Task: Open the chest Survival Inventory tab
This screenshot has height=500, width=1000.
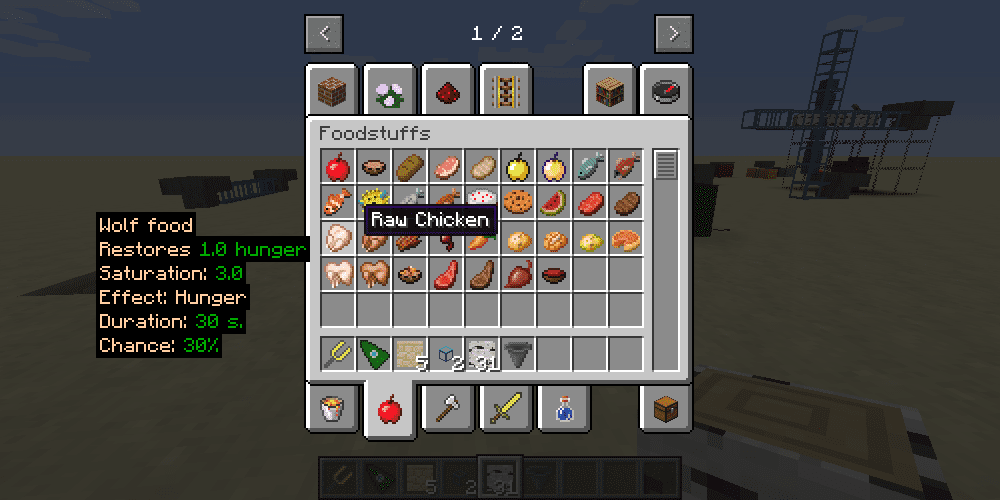Action: (x=666, y=408)
